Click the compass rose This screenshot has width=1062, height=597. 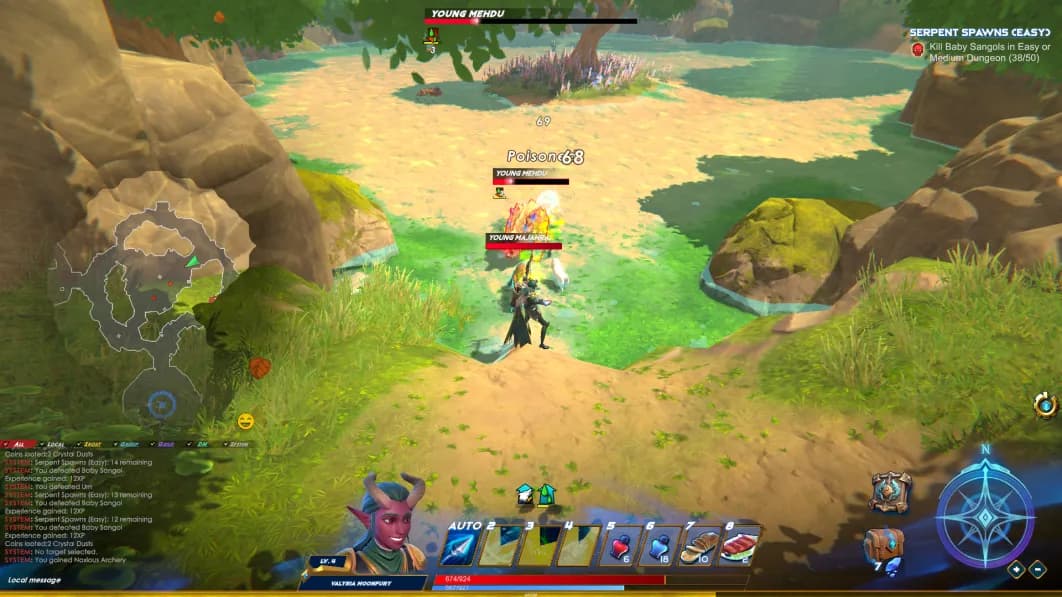tap(984, 516)
